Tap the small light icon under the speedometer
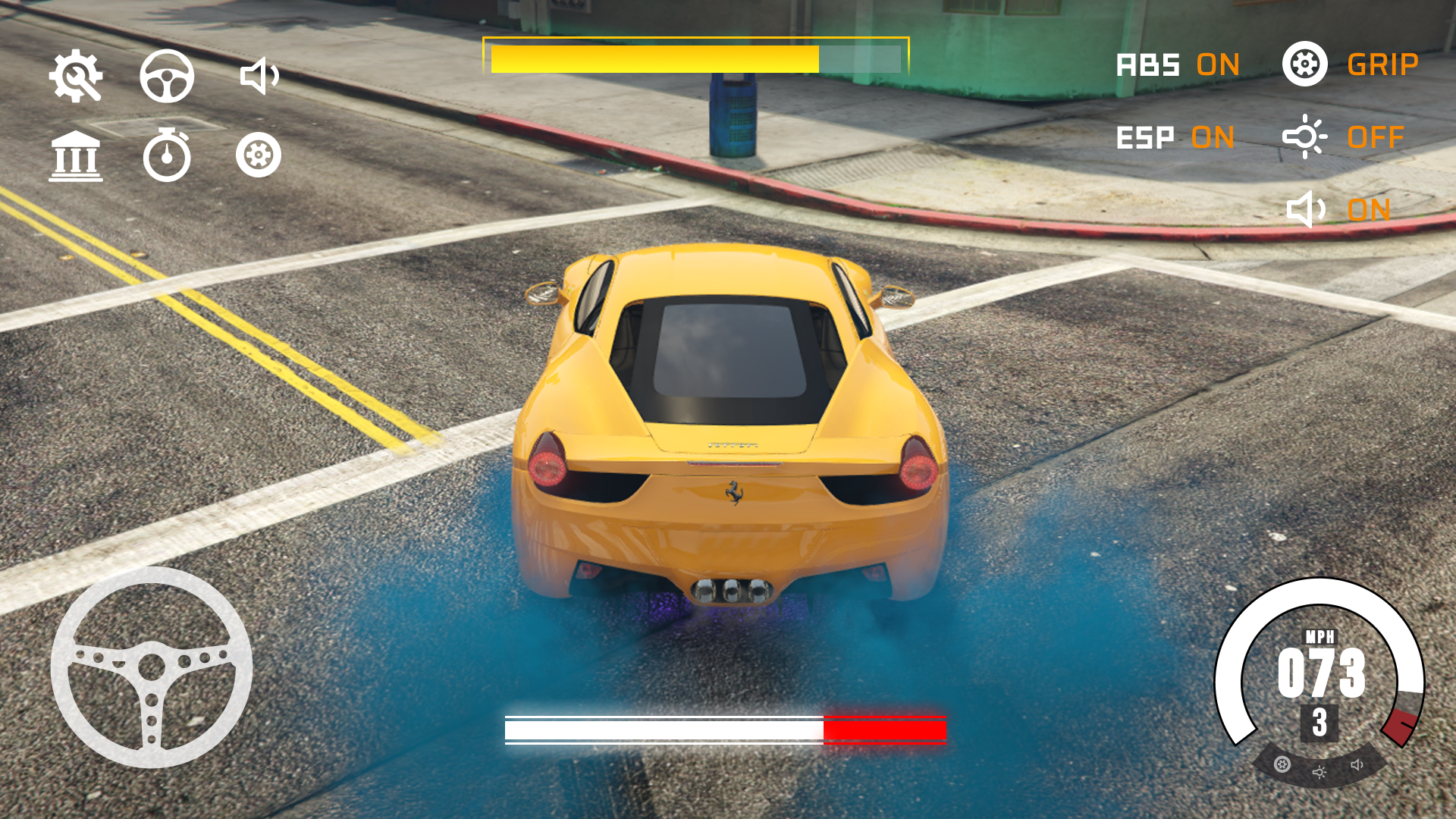The image size is (1456, 819). [1319, 772]
